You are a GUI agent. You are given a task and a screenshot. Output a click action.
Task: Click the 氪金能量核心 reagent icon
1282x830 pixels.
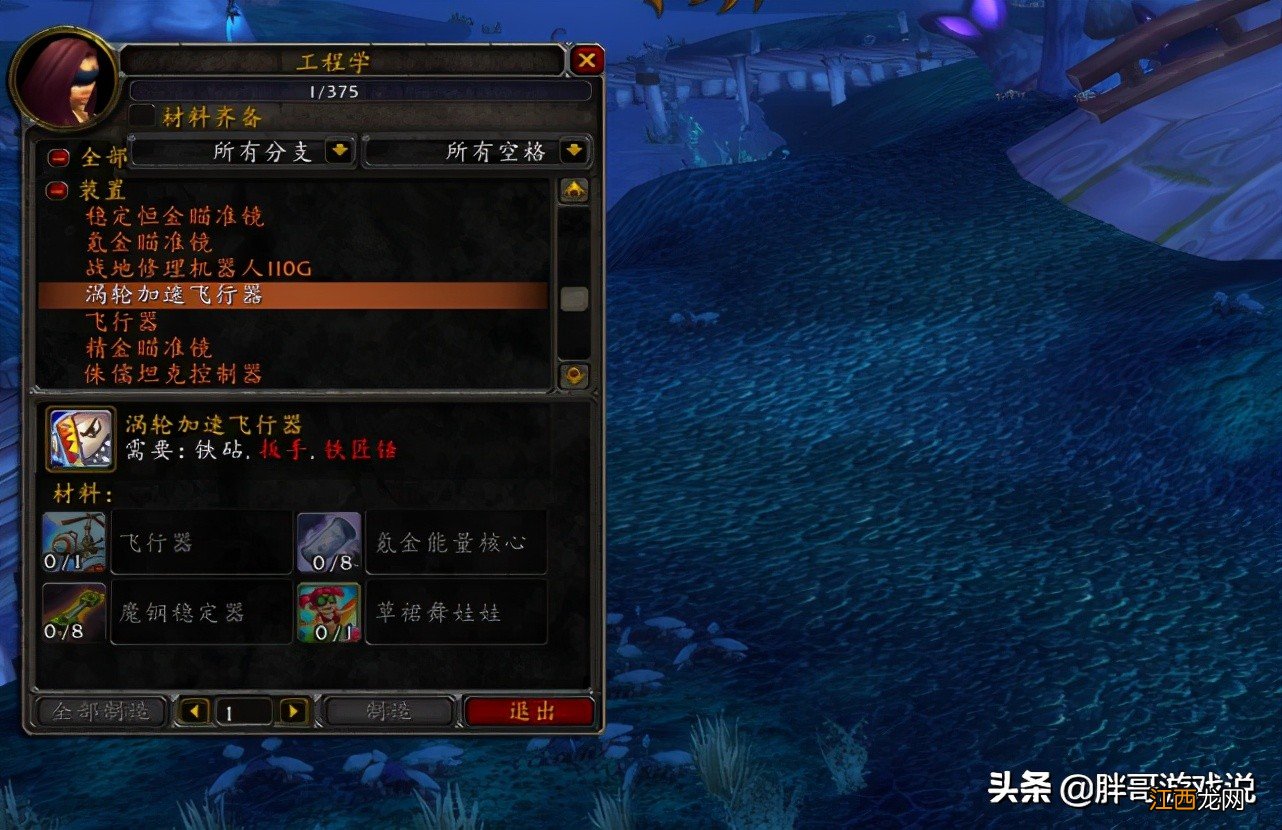329,541
